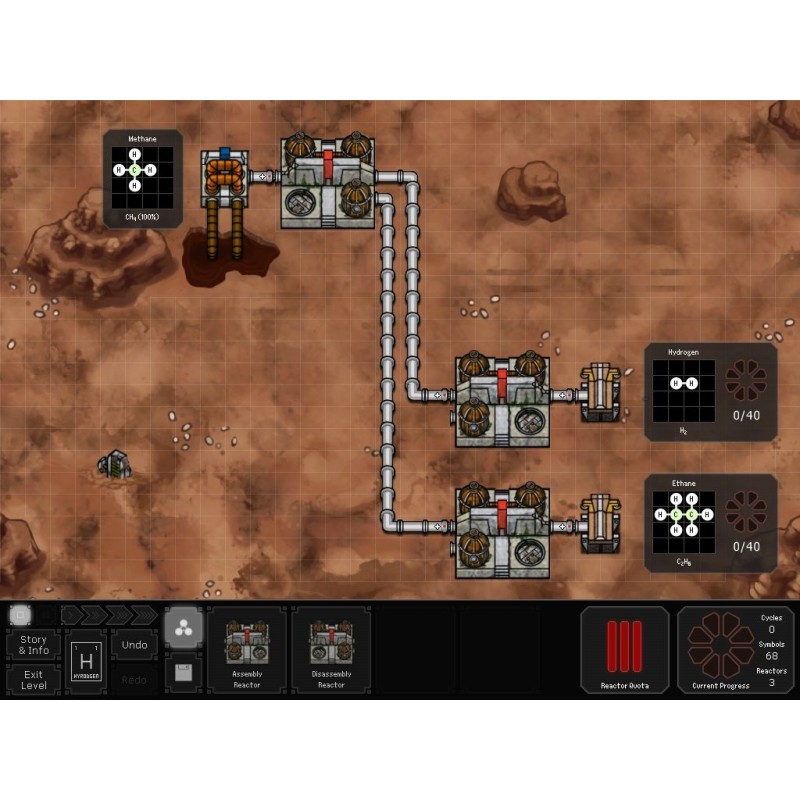
Task: Toggle the three-circle molecule button
Action: (x=183, y=628)
